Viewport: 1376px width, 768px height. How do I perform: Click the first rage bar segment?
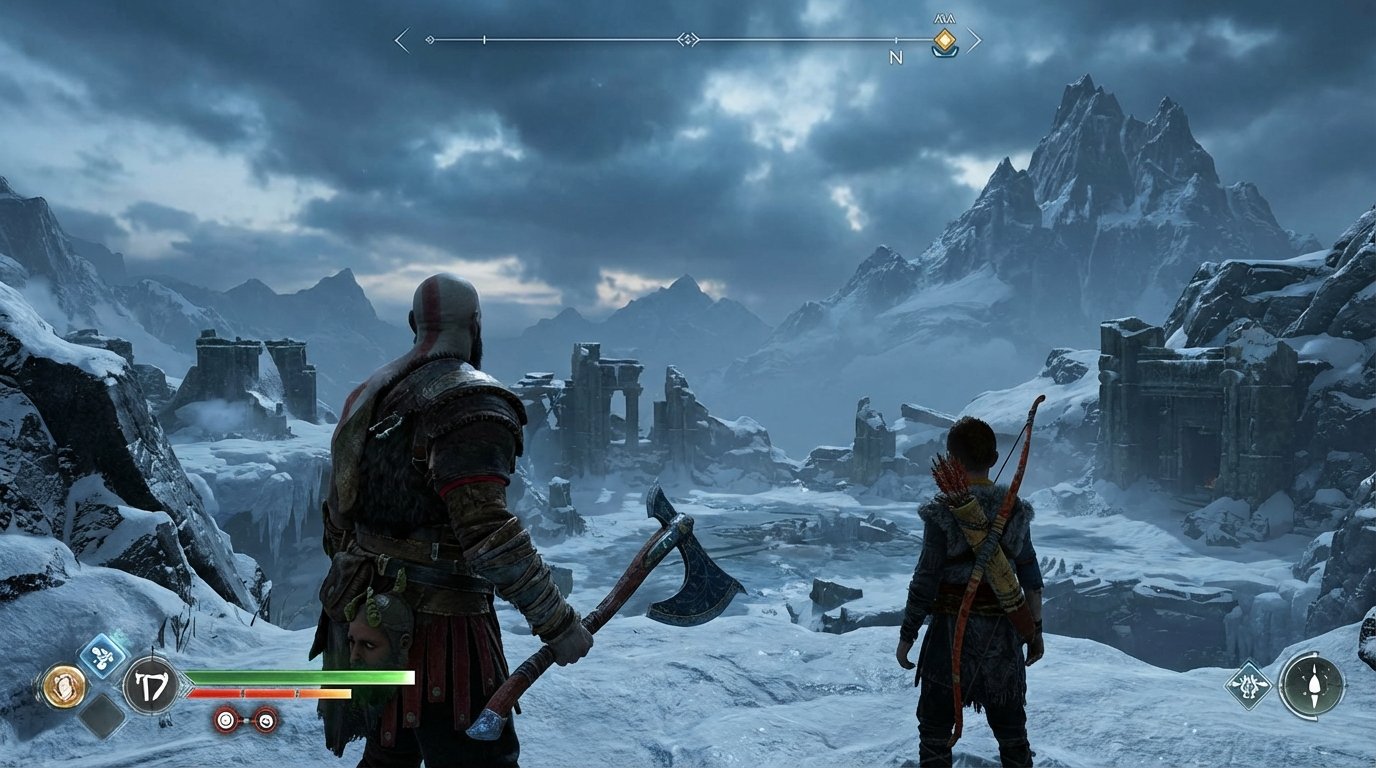[x=215, y=694]
